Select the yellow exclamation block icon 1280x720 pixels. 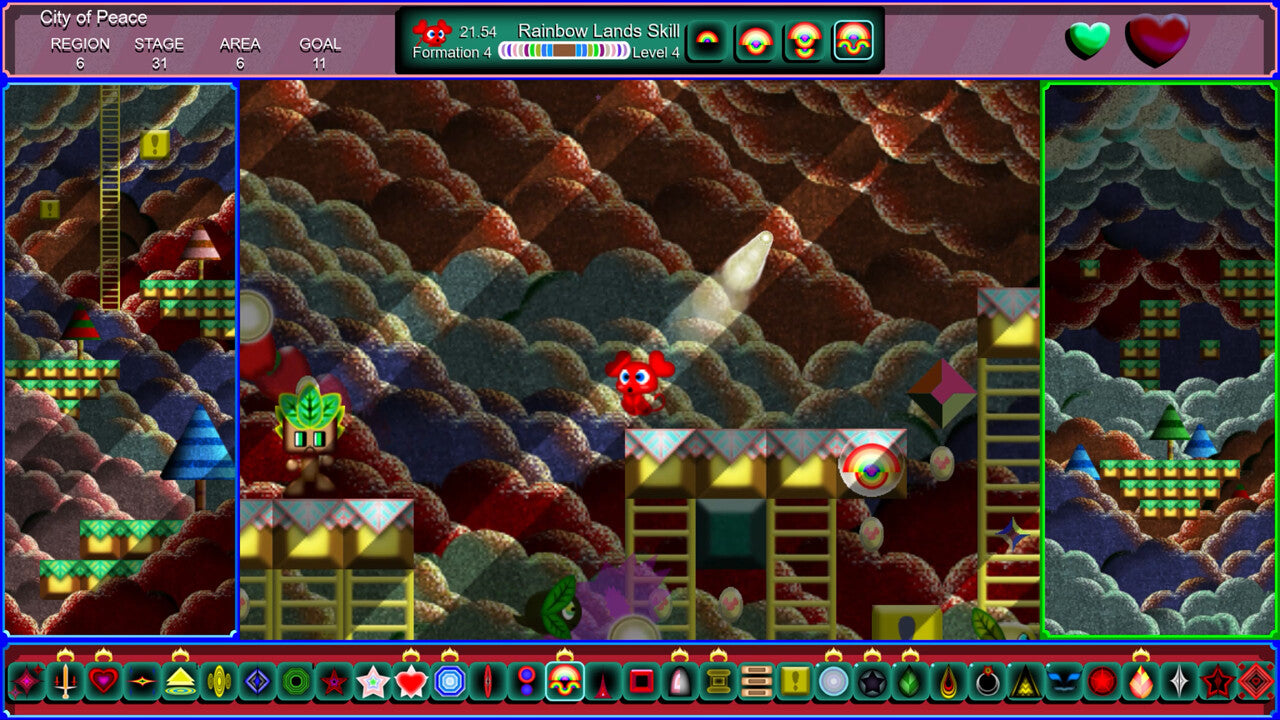coord(795,682)
